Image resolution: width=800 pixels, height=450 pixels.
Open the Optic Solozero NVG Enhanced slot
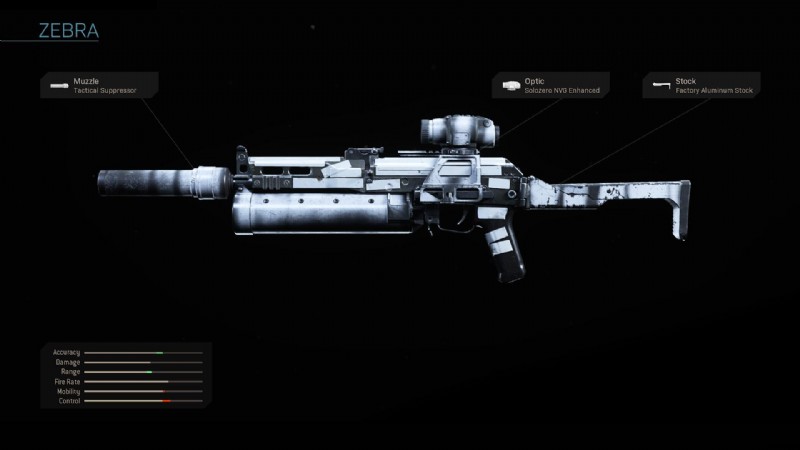pos(548,85)
